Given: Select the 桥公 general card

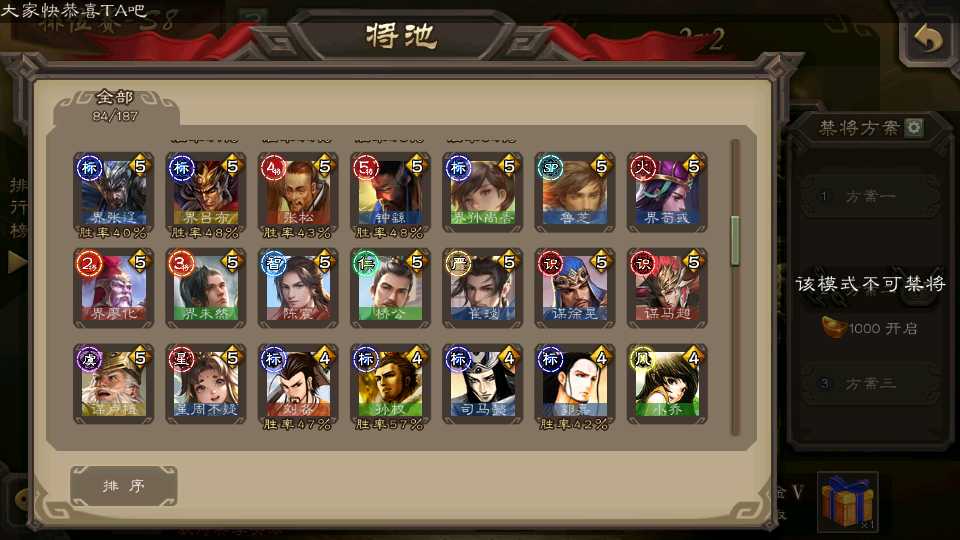Looking at the screenshot, I should 389,287.
